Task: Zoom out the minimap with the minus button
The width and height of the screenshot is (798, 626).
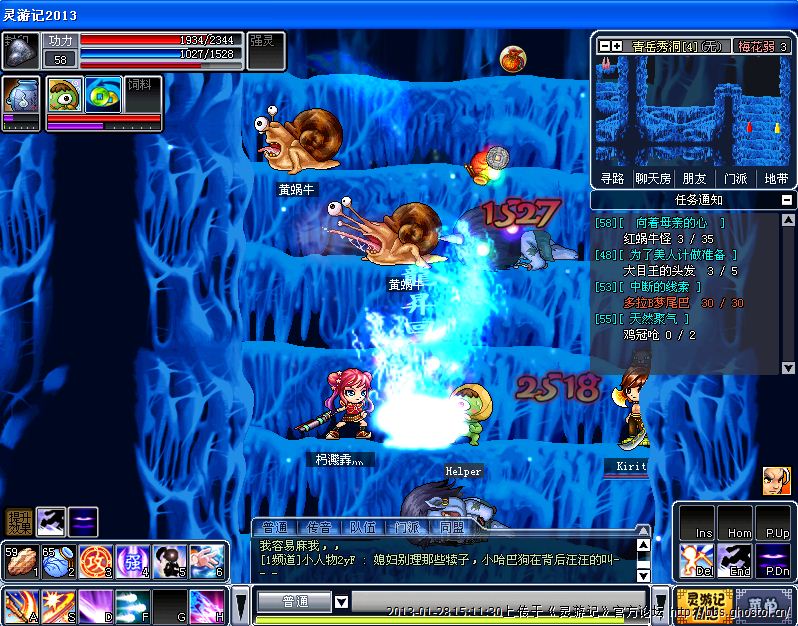Action: (x=605, y=46)
